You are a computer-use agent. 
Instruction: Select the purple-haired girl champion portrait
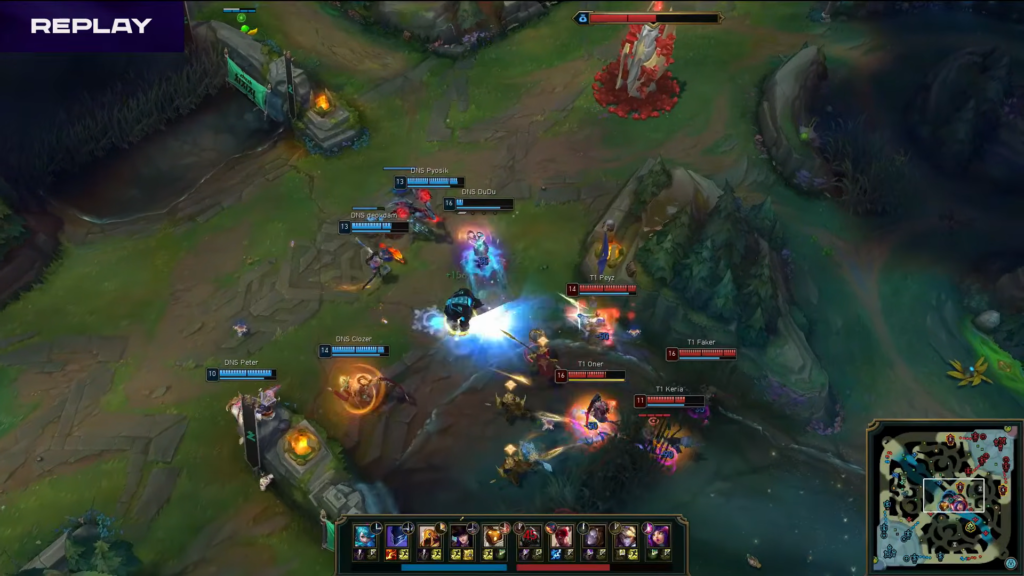(658, 537)
